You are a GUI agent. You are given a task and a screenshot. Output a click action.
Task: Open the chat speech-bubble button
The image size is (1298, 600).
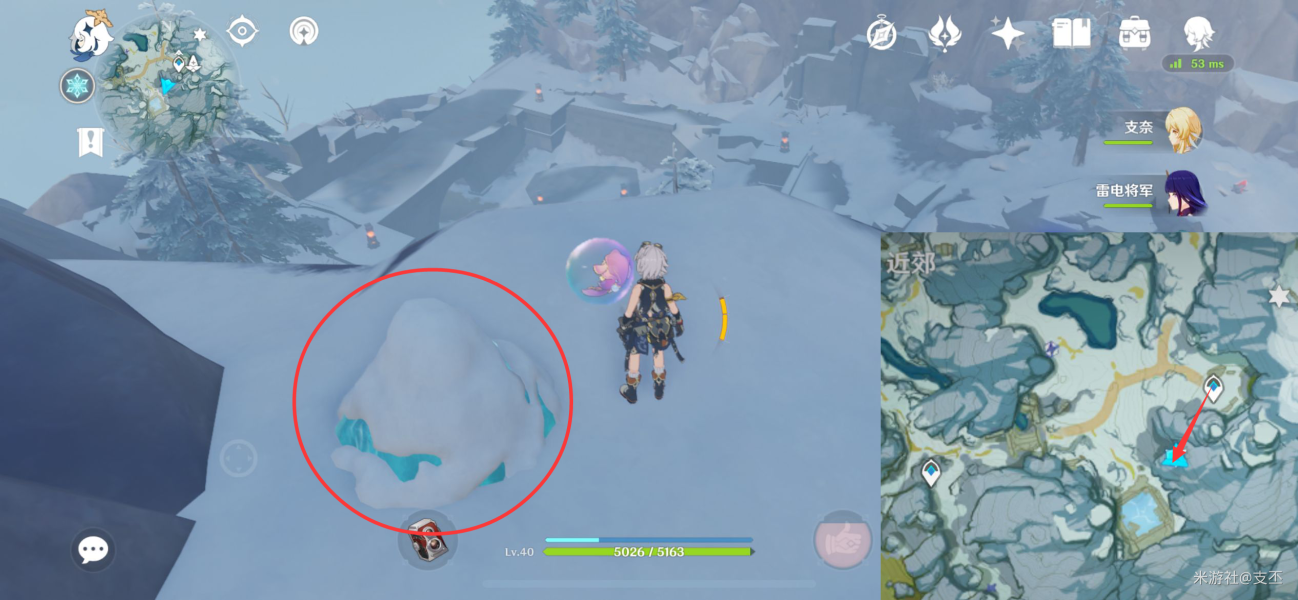93,549
